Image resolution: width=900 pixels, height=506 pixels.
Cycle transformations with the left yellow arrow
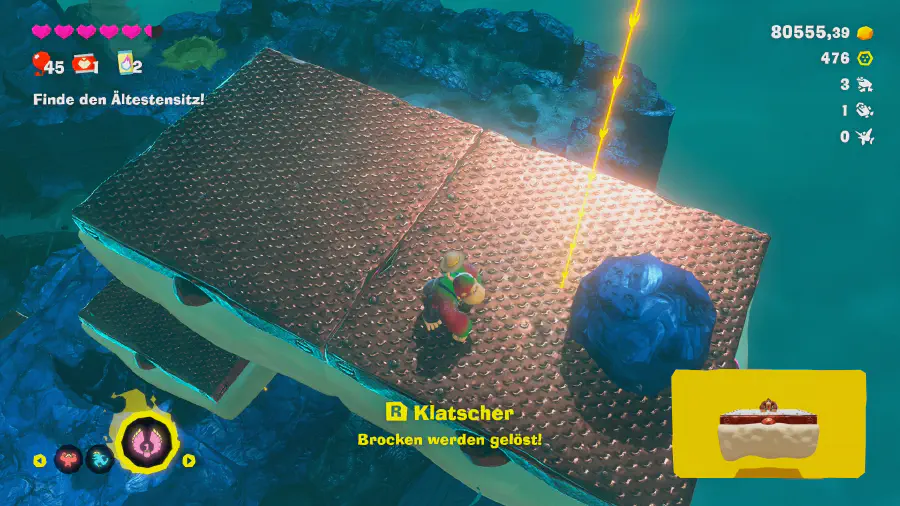pos(40,461)
